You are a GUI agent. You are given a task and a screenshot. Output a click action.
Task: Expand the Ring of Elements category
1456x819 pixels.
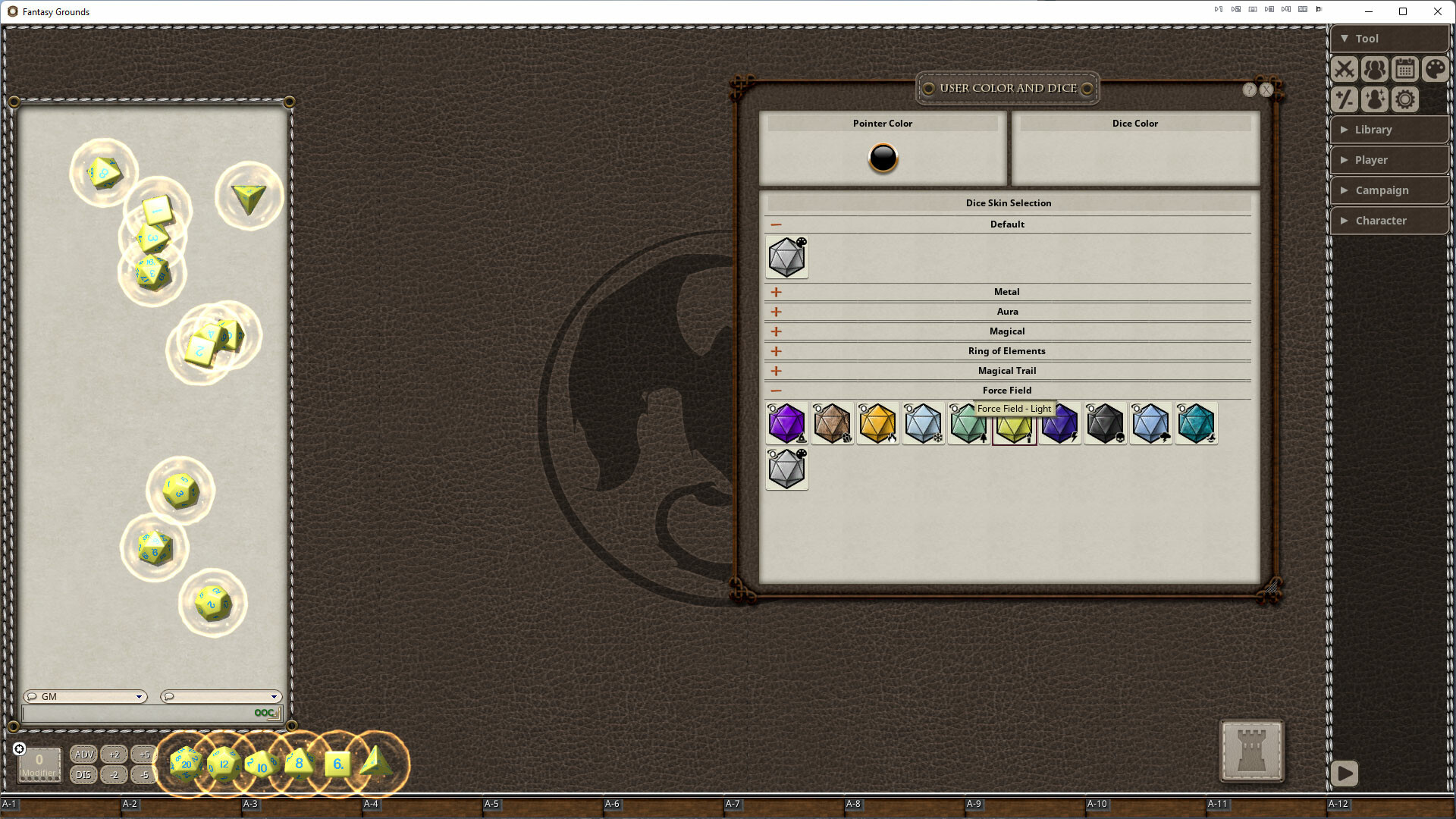click(776, 351)
